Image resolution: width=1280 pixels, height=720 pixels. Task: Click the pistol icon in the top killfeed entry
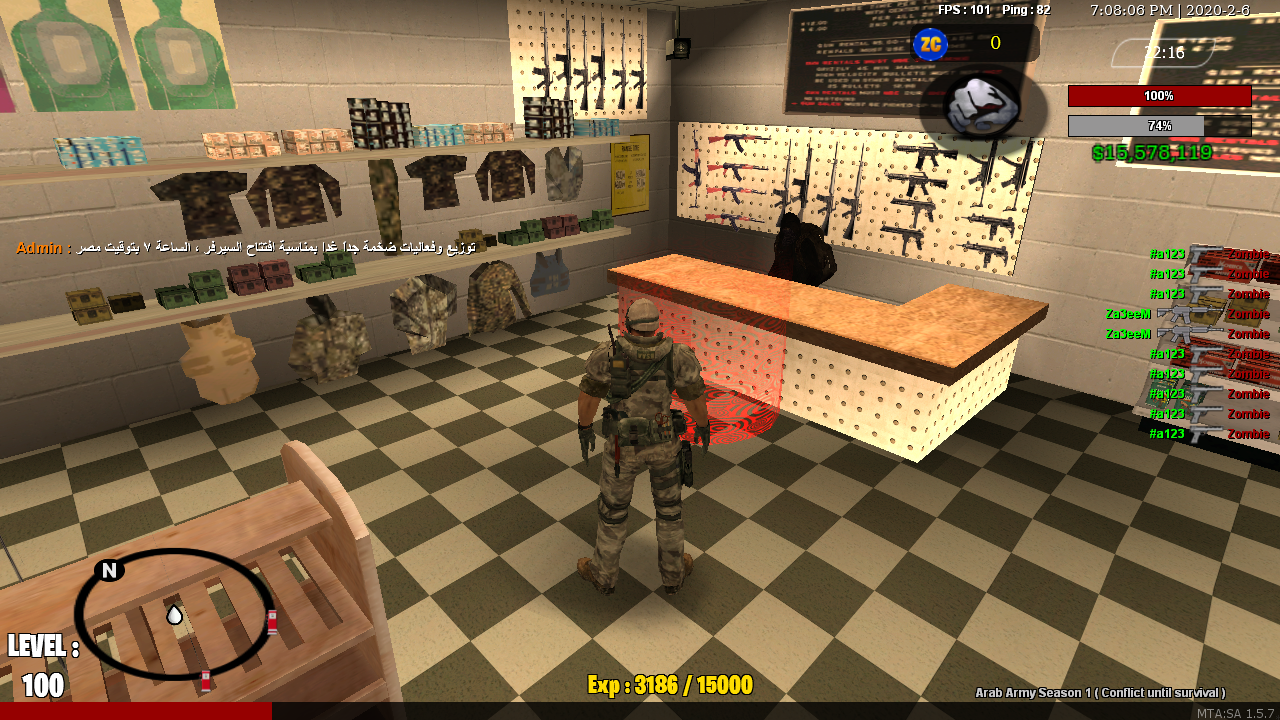pos(1200,254)
